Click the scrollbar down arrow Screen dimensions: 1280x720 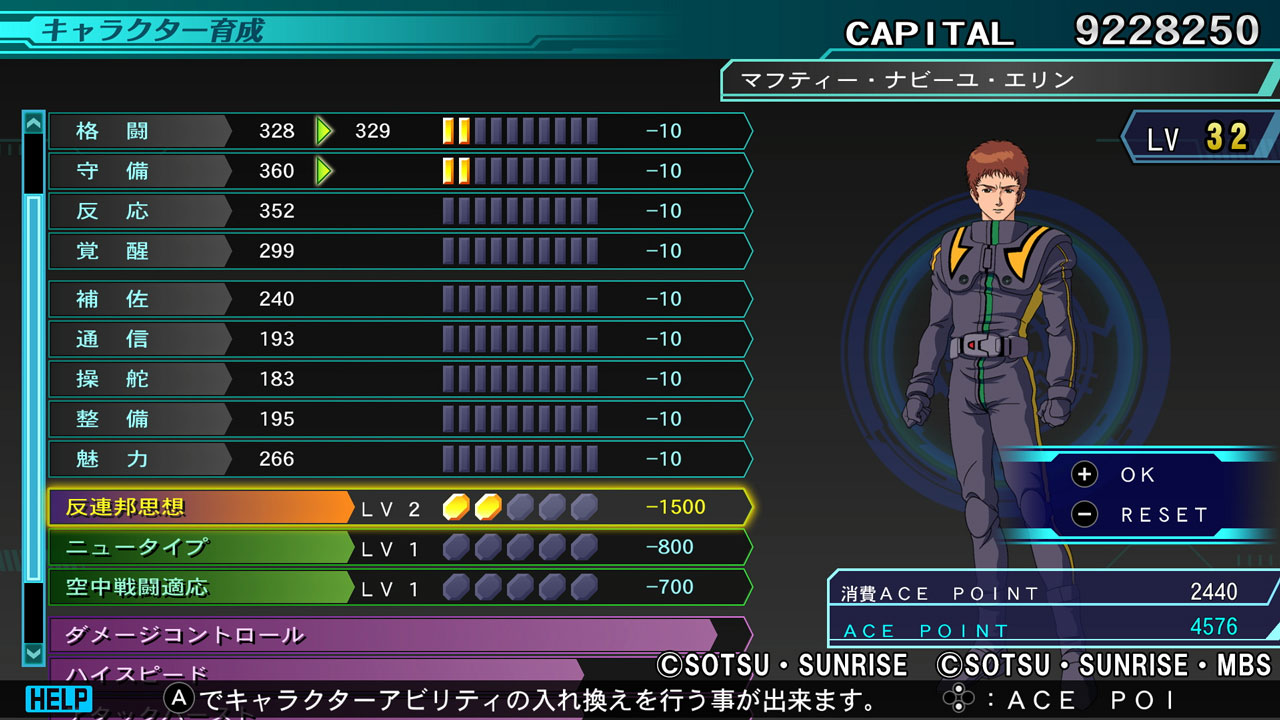[34, 652]
